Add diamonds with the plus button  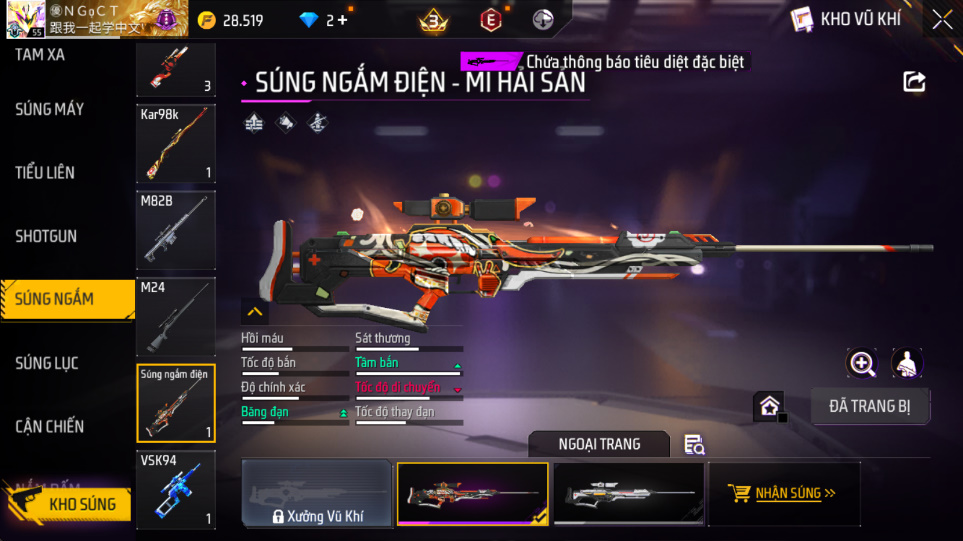(x=344, y=20)
